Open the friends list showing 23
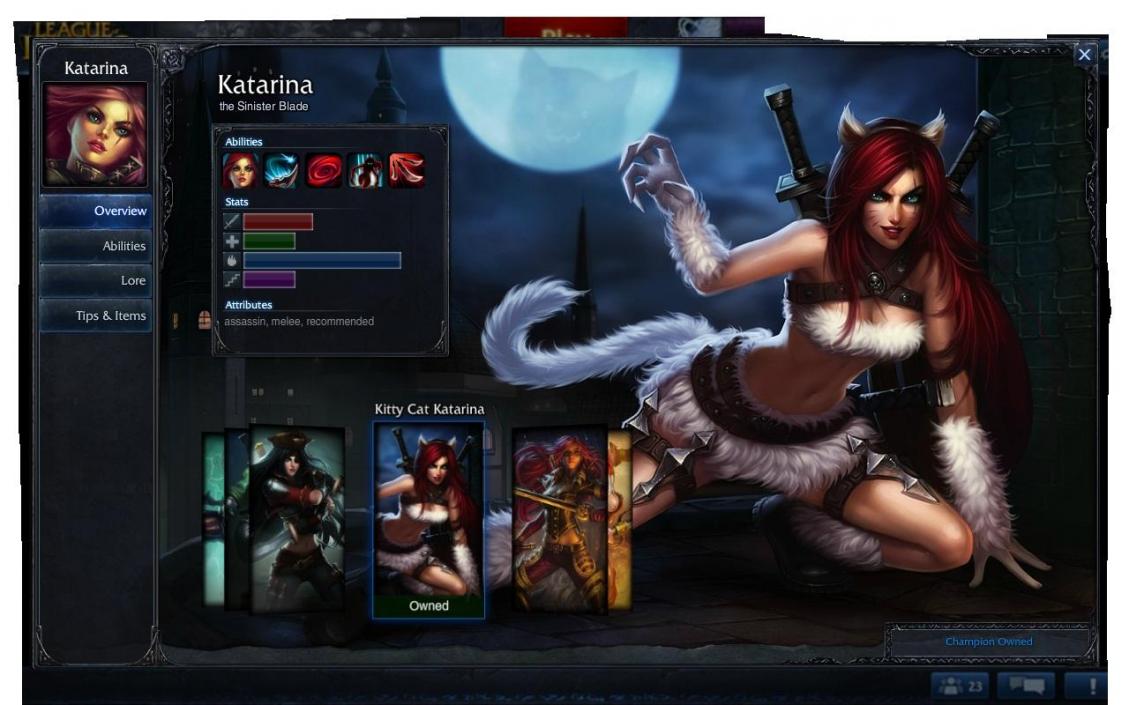 point(960,686)
